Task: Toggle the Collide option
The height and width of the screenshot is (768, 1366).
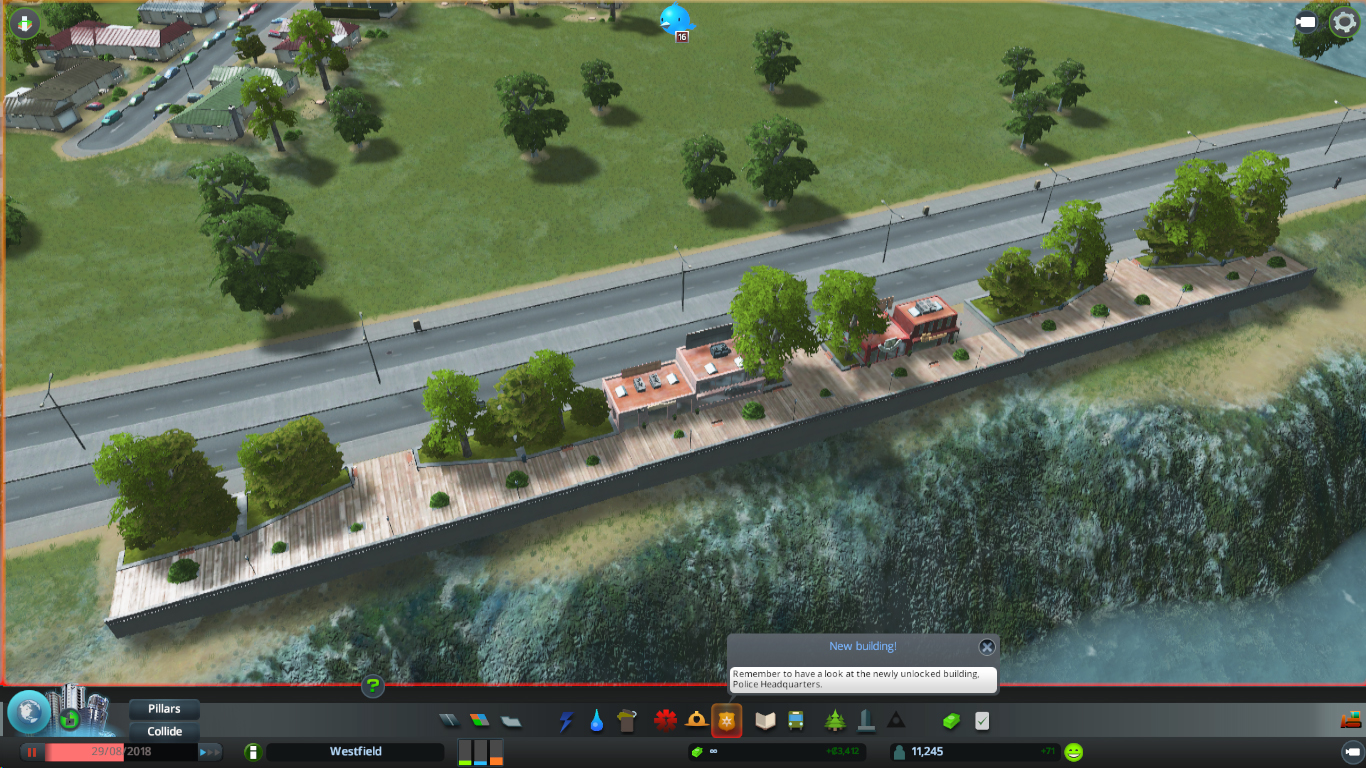Action: [163, 731]
